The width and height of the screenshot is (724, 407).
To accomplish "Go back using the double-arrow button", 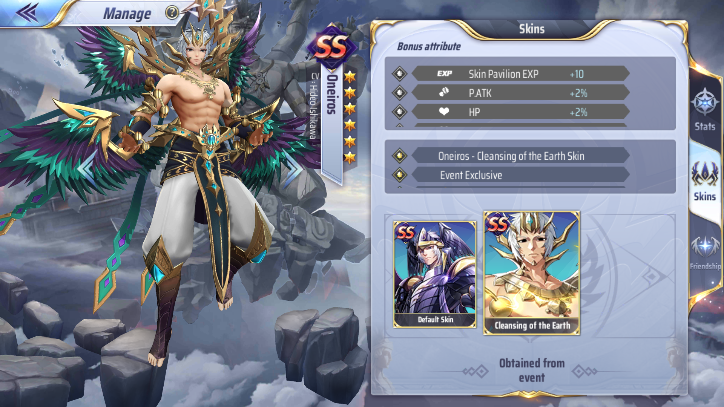I will pyautogui.click(x=28, y=12).
